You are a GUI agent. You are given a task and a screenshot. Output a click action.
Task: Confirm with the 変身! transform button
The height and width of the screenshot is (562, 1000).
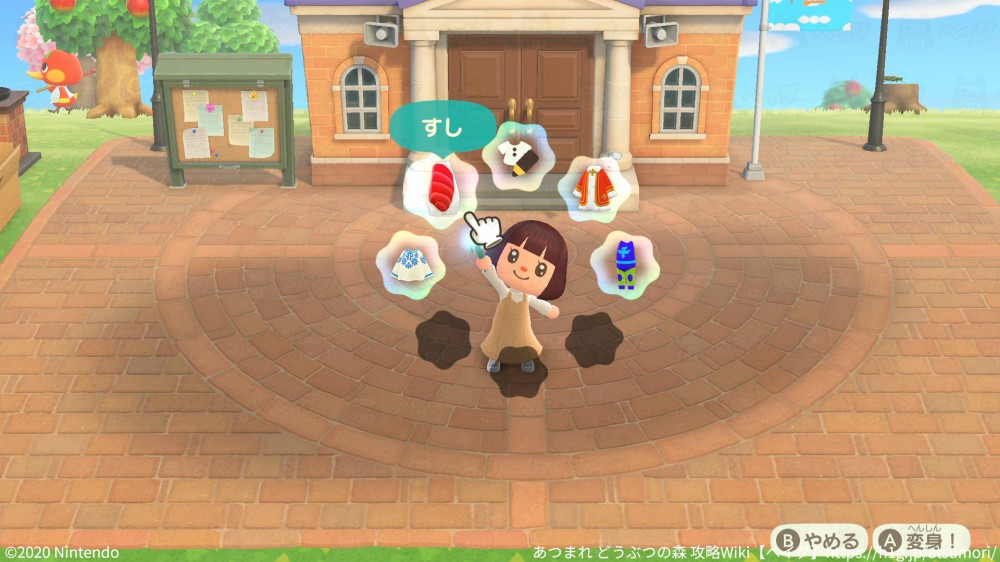pos(921,541)
